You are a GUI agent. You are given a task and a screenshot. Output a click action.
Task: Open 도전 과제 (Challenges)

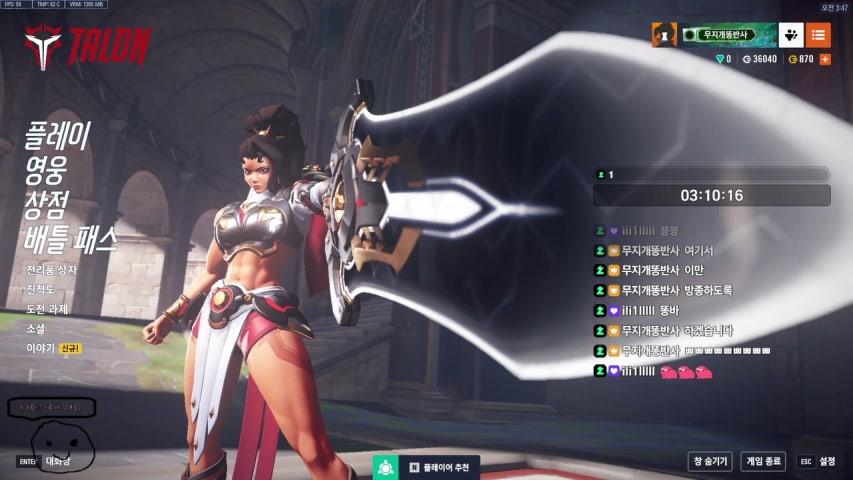coord(47,309)
